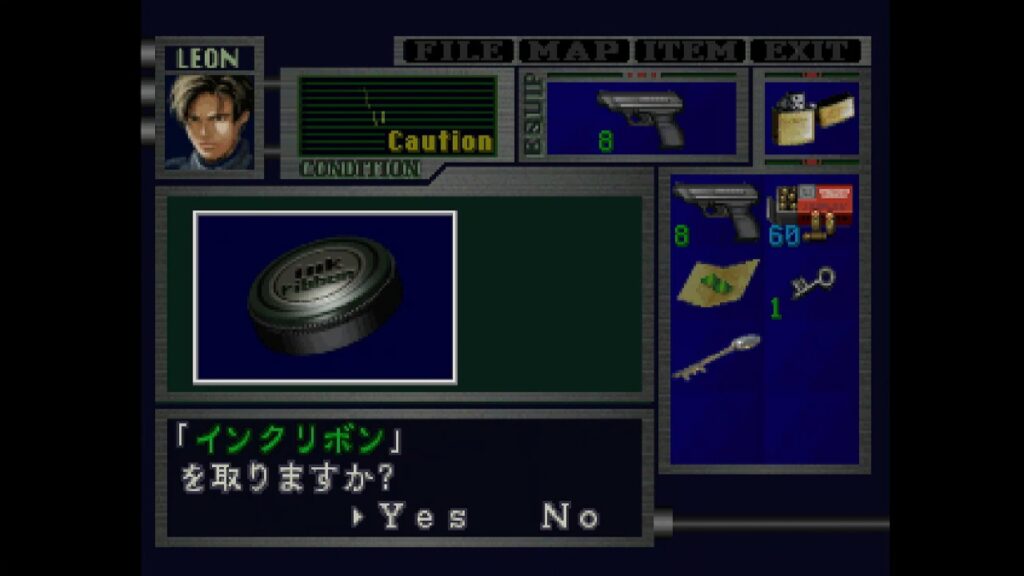Pick the handgun bullets box

[x=810, y=210]
